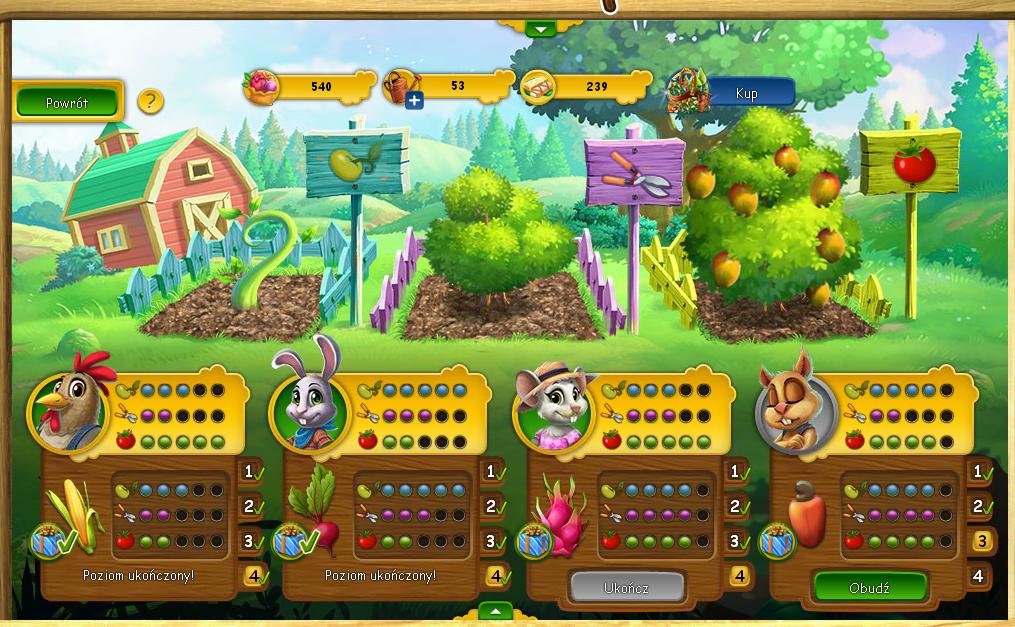Select the sleeping squirrel portrait
The width and height of the screenshot is (1015, 627).
[796, 410]
